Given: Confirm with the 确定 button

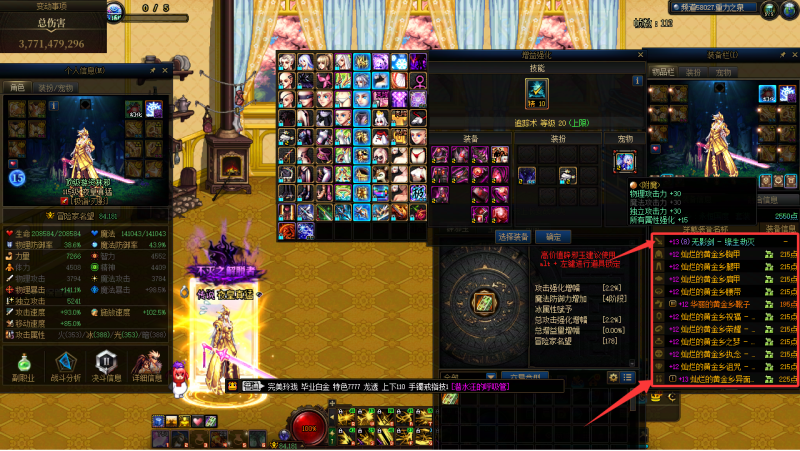Looking at the screenshot, I should click(552, 237).
